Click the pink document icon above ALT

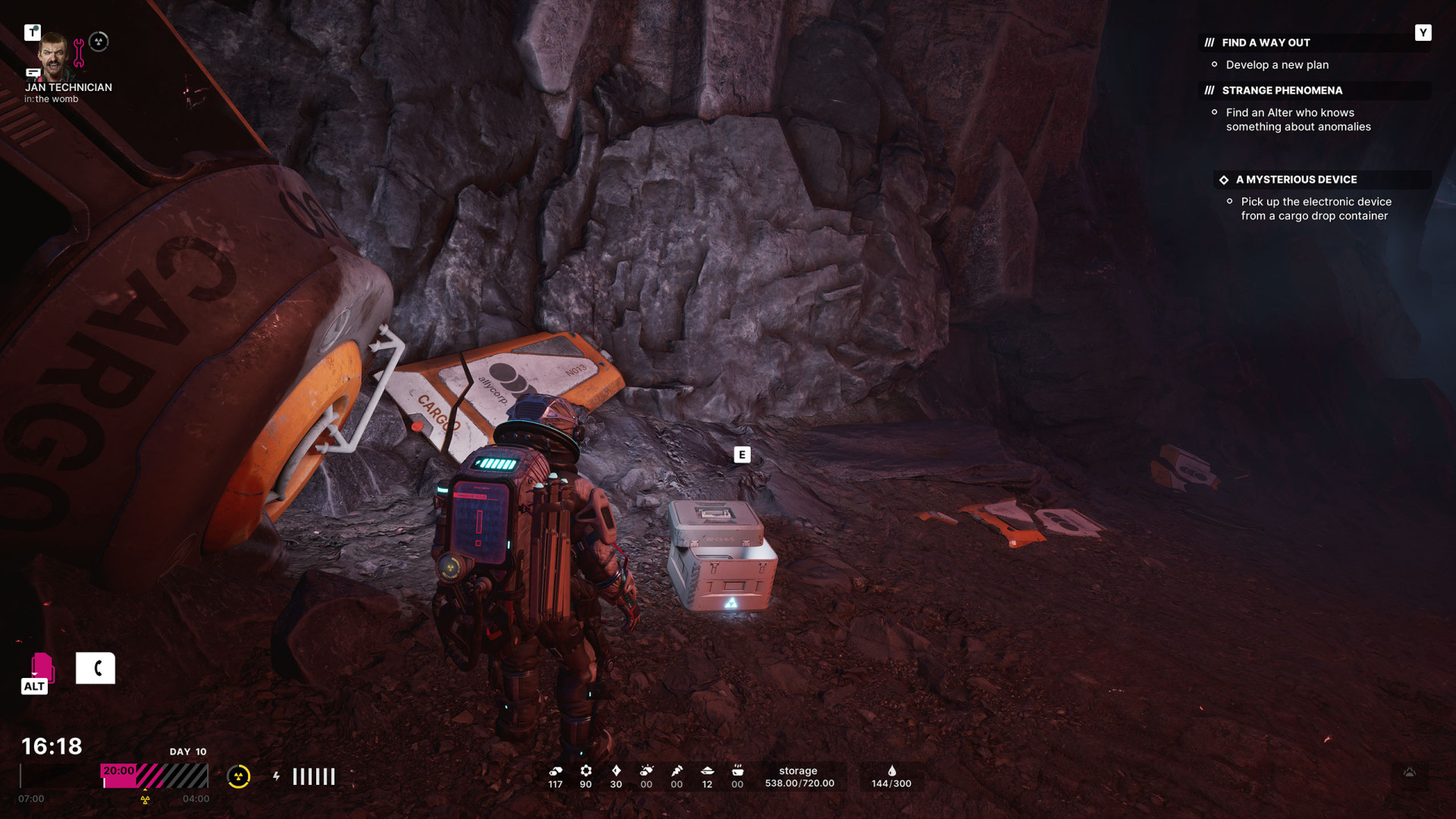[x=41, y=667]
